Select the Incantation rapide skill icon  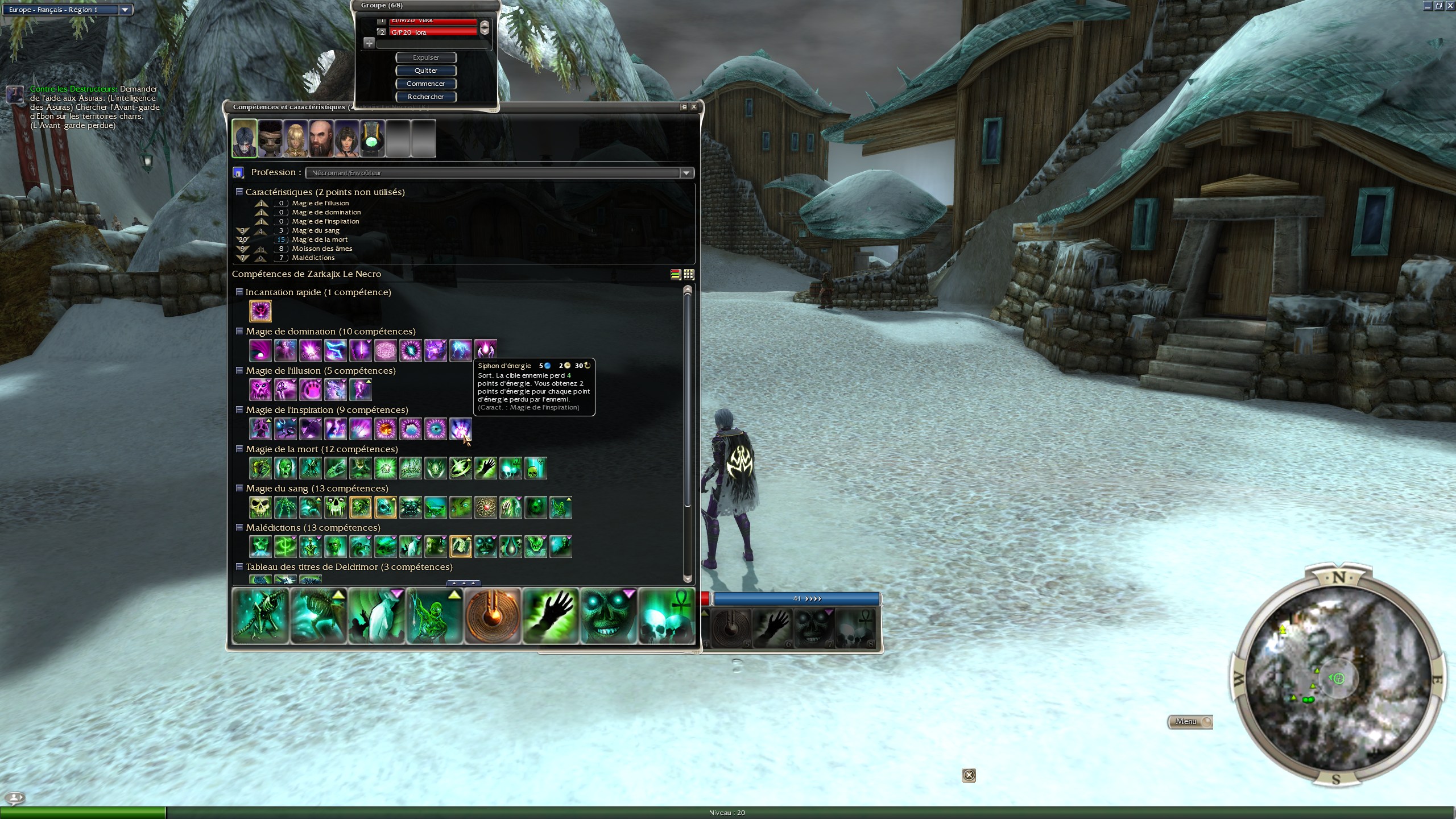tap(260, 311)
